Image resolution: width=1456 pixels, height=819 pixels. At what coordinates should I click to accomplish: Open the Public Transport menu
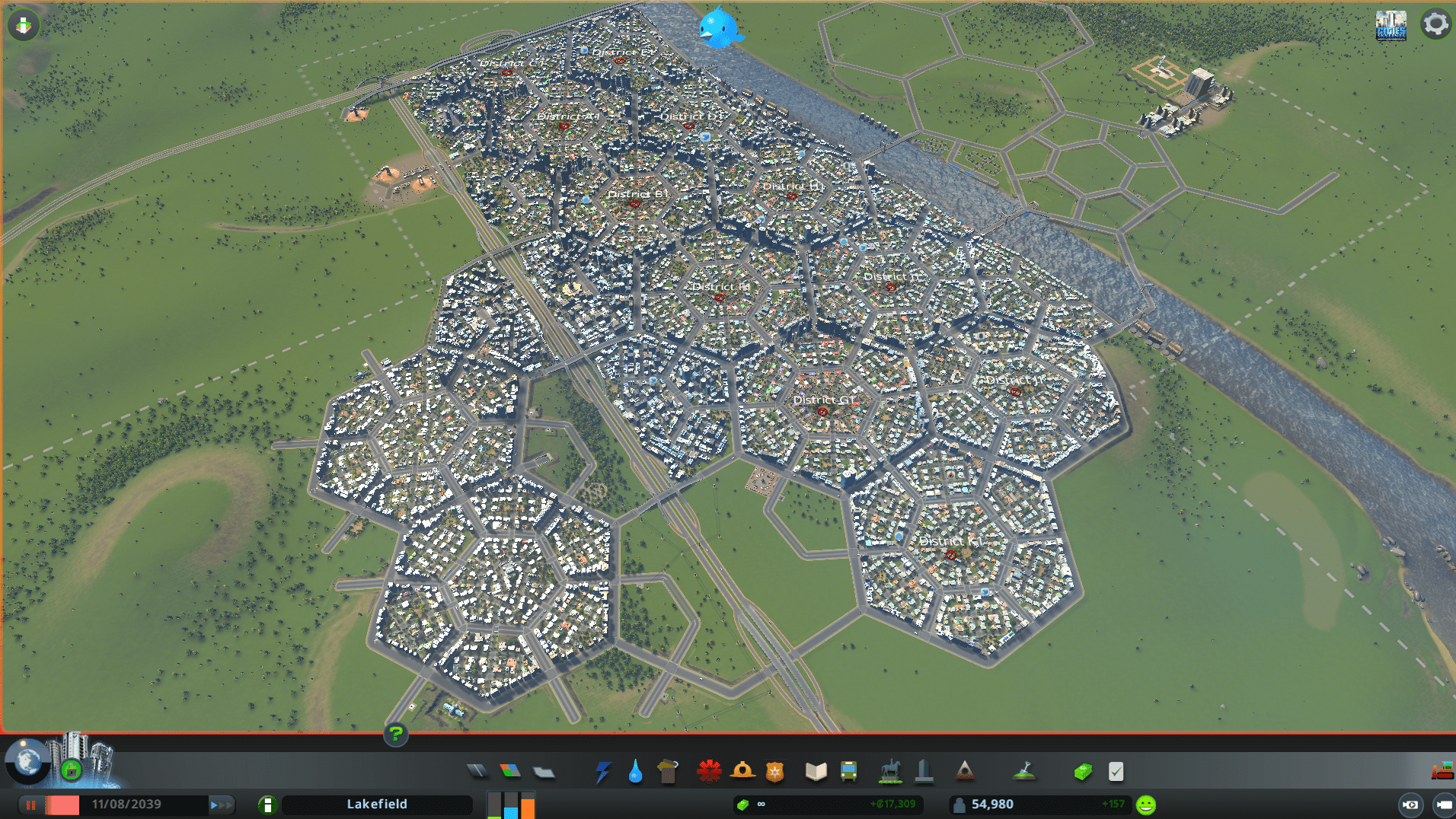[848, 771]
